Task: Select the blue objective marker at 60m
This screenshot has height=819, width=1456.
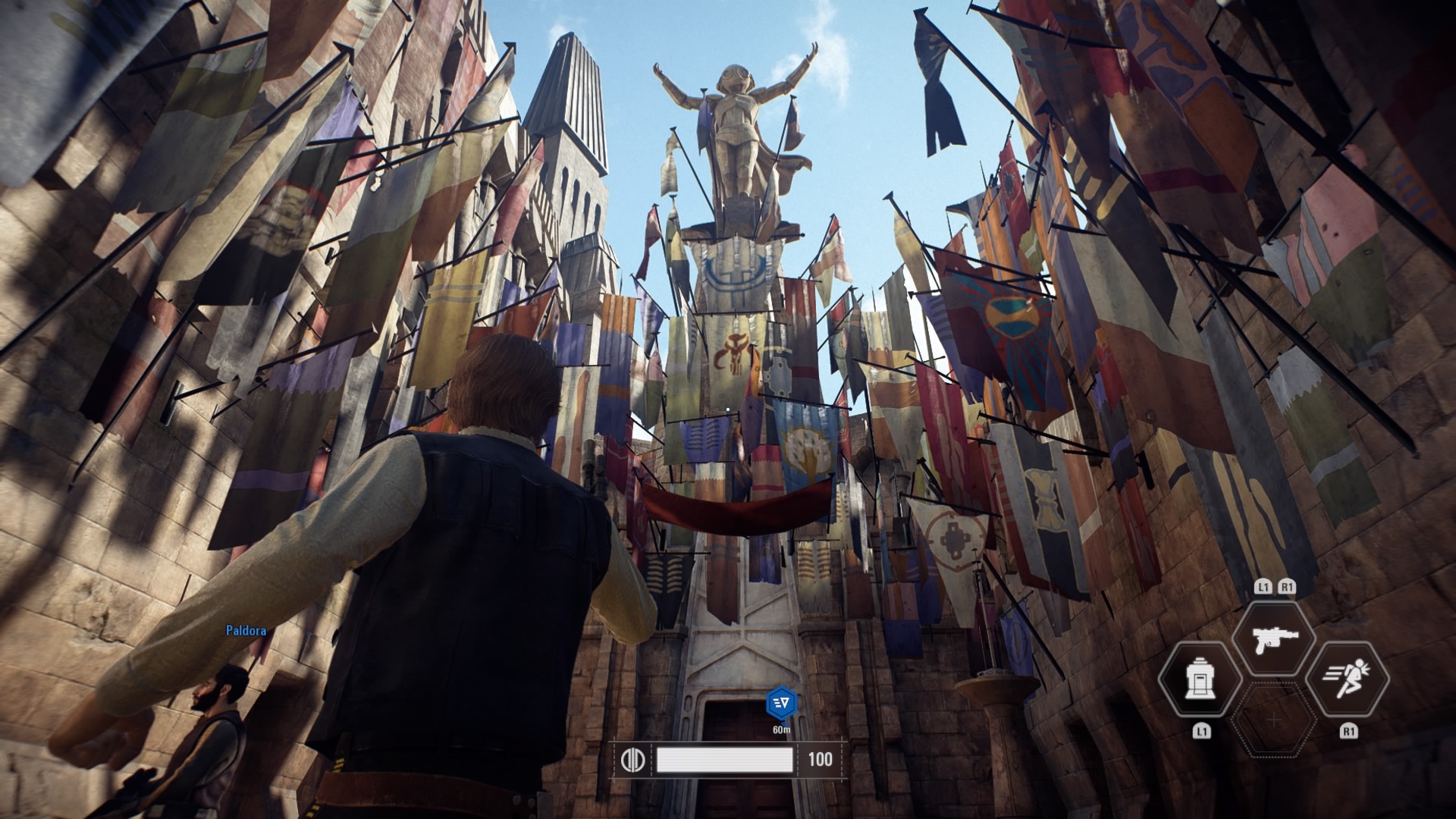Action: pos(781,704)
